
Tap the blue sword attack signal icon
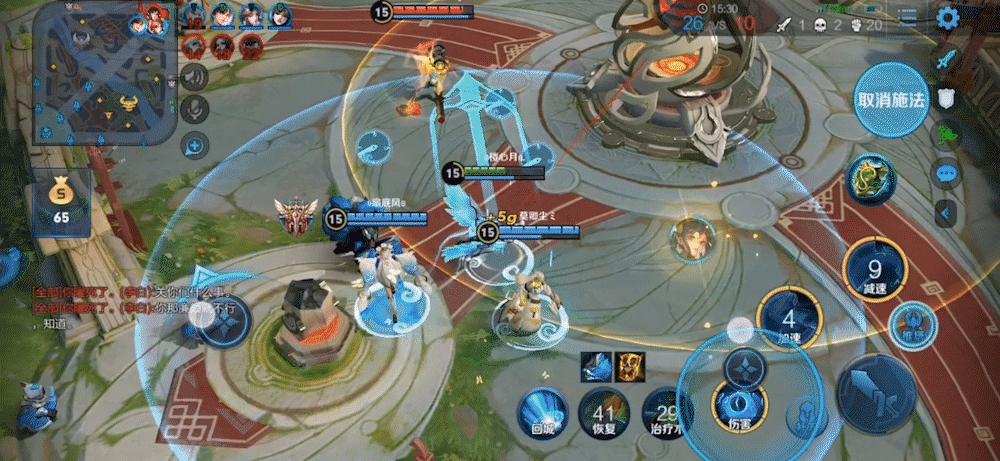[x=946, y=59]
